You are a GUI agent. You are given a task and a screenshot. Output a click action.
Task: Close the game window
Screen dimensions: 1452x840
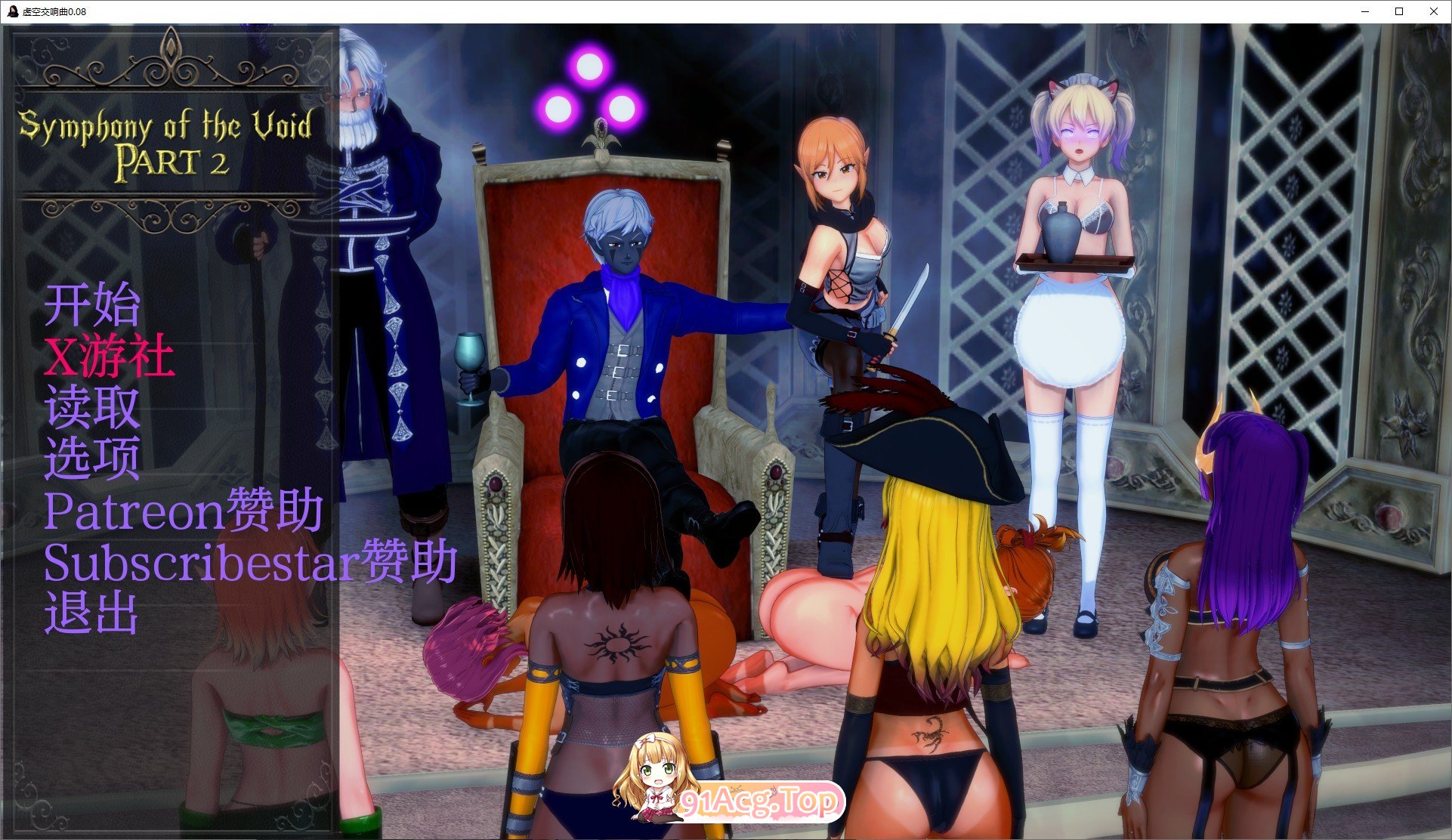[x=1433, y=11]
